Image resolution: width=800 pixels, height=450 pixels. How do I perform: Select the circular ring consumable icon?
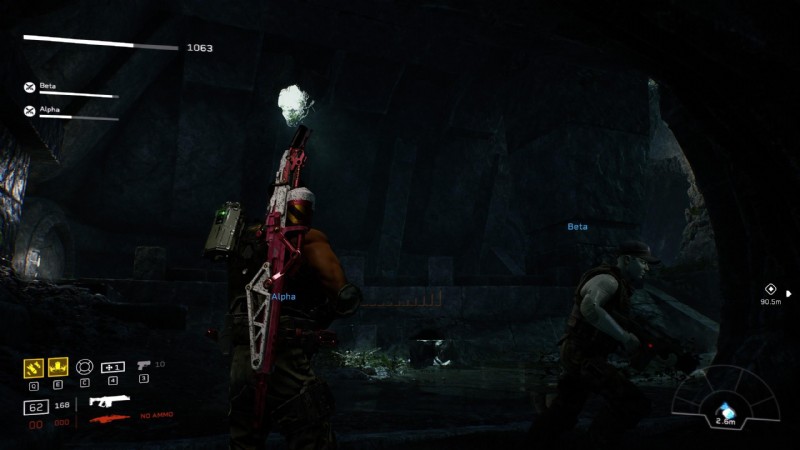[85, 367]
